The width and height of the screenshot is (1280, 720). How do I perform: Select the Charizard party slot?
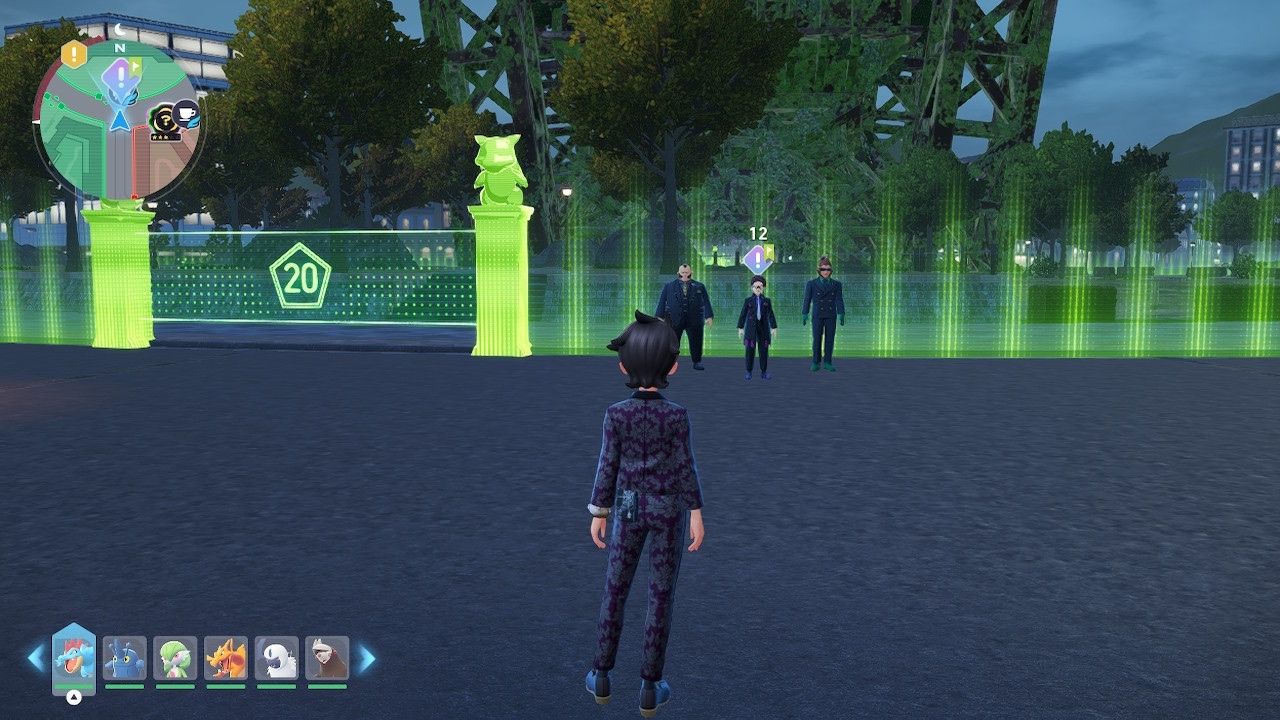click(x=226, y=658)
